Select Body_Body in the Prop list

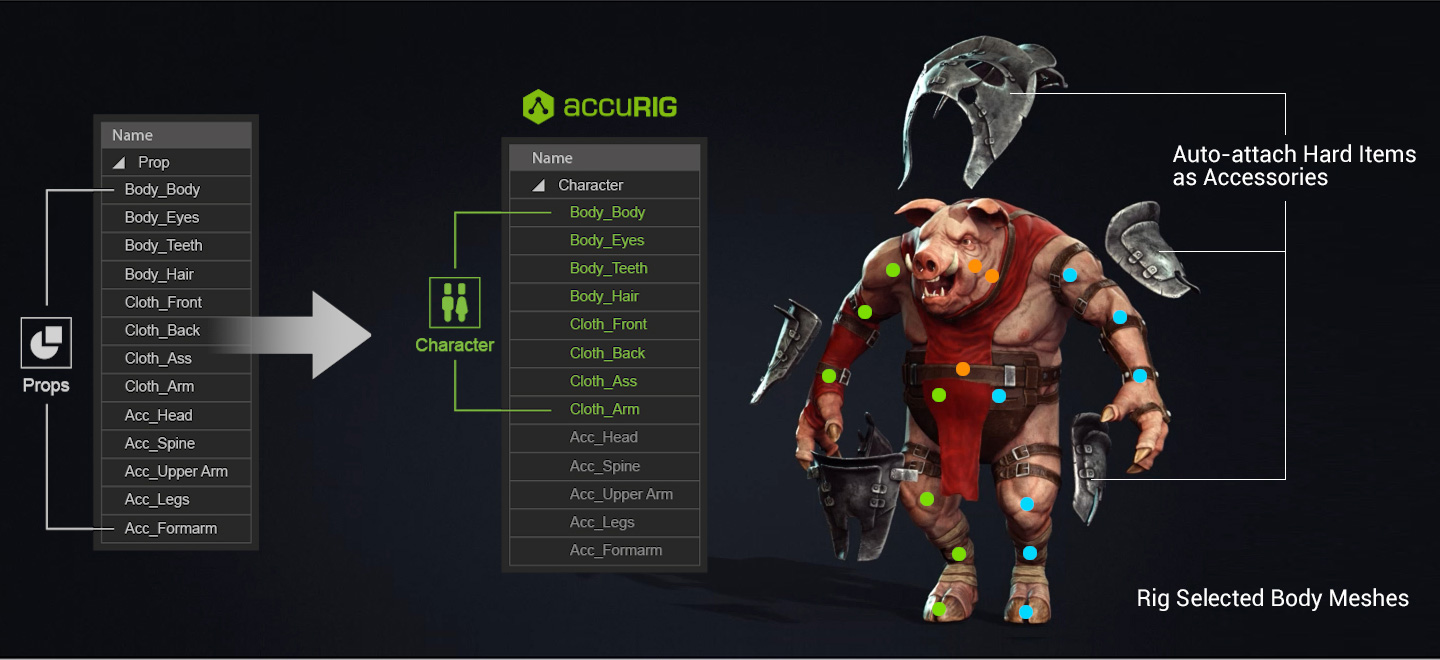pos(162,190)
